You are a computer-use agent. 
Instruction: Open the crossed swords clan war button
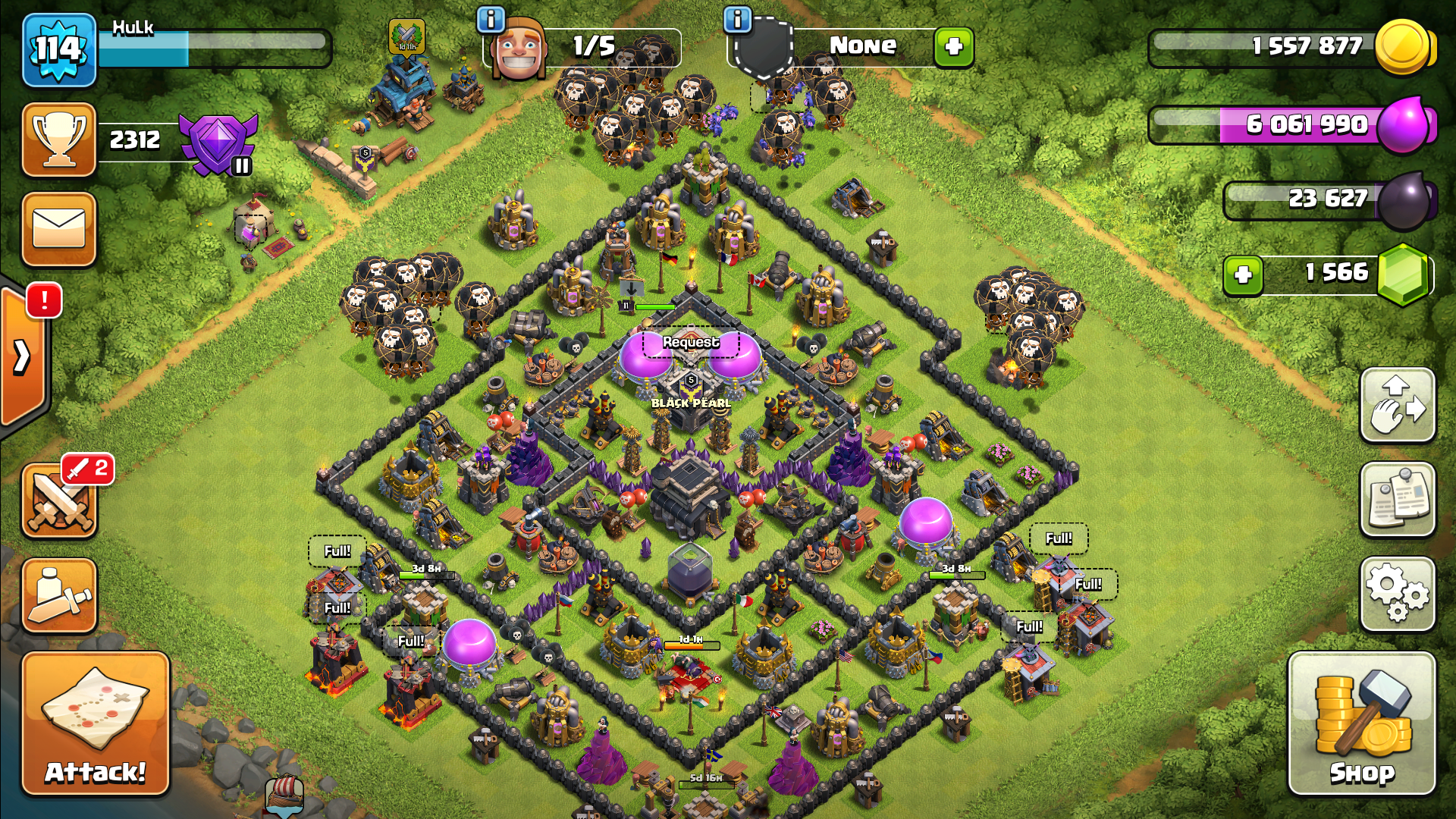tap(59, 502)
